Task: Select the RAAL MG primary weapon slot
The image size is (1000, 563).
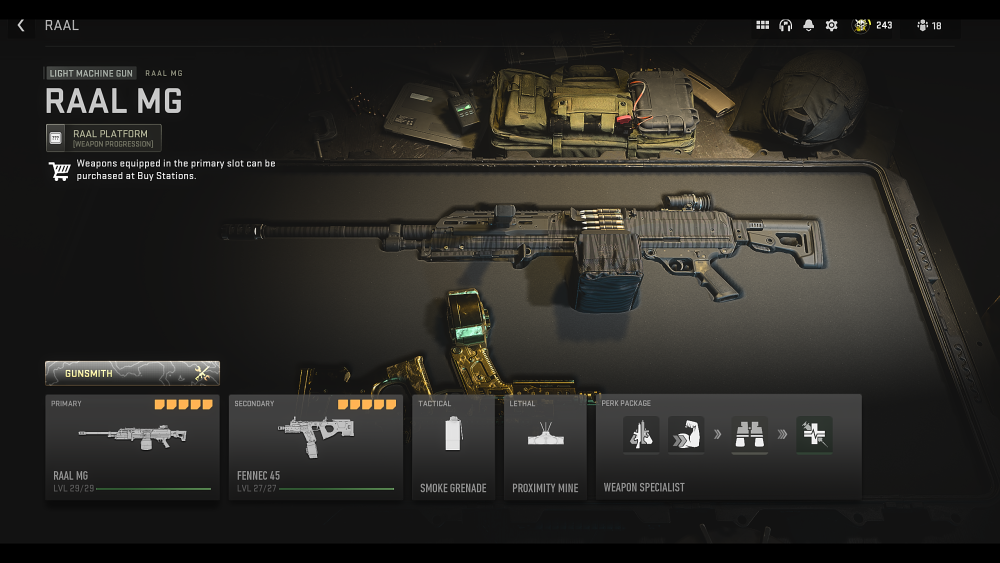Action: tap(132, 447)
